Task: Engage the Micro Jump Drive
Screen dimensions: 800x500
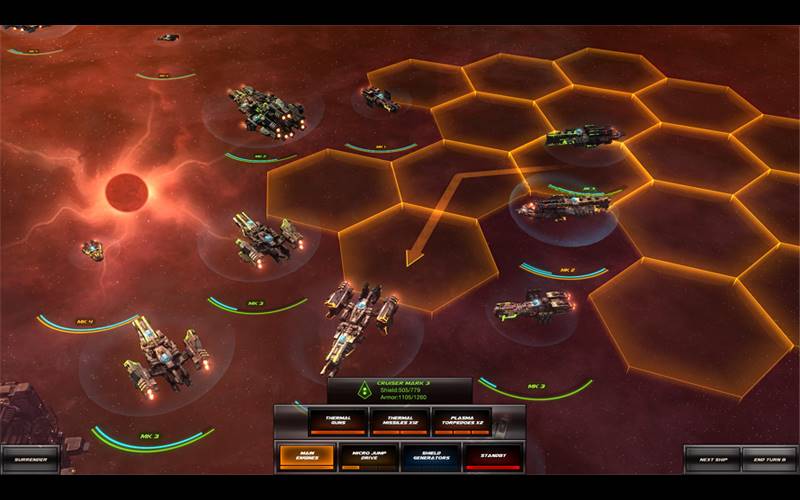Action: (x=368, y=457)
